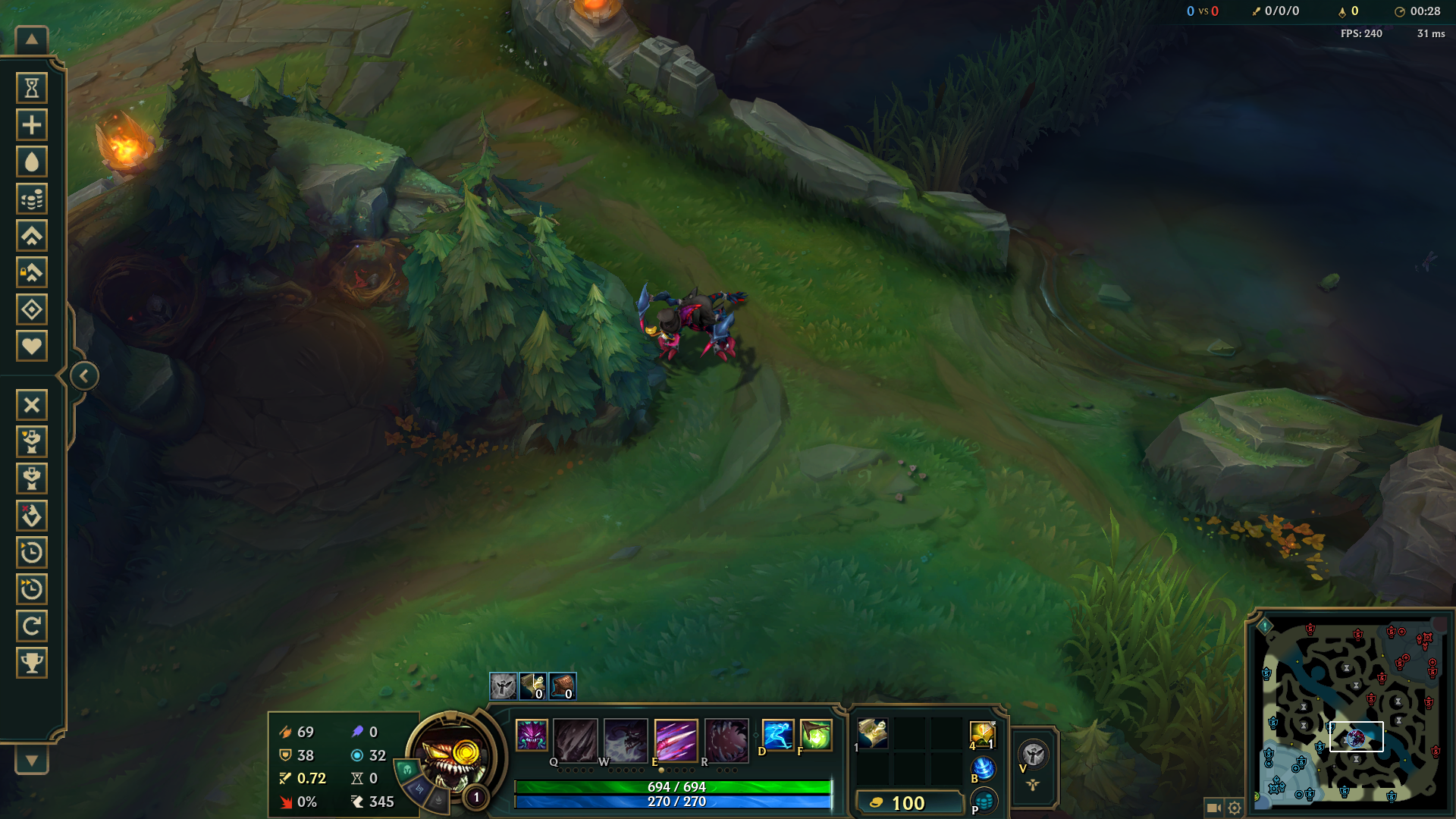Image resolution: width=1456 pixels, height=819 pixels.
Task: Revert game state with the circular arrow button
Action: pos(32,626)
